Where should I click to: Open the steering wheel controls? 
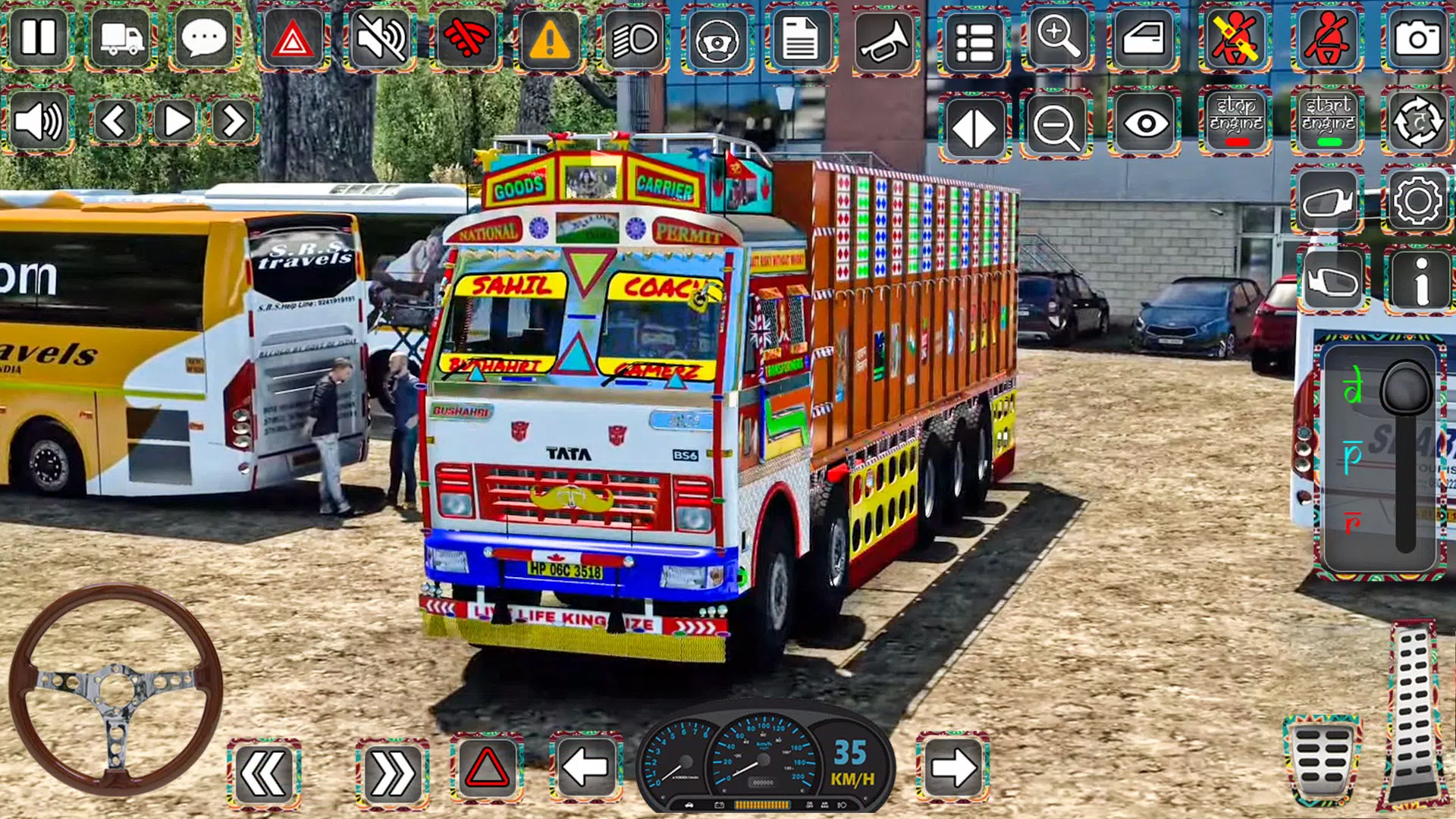point(718,39)
